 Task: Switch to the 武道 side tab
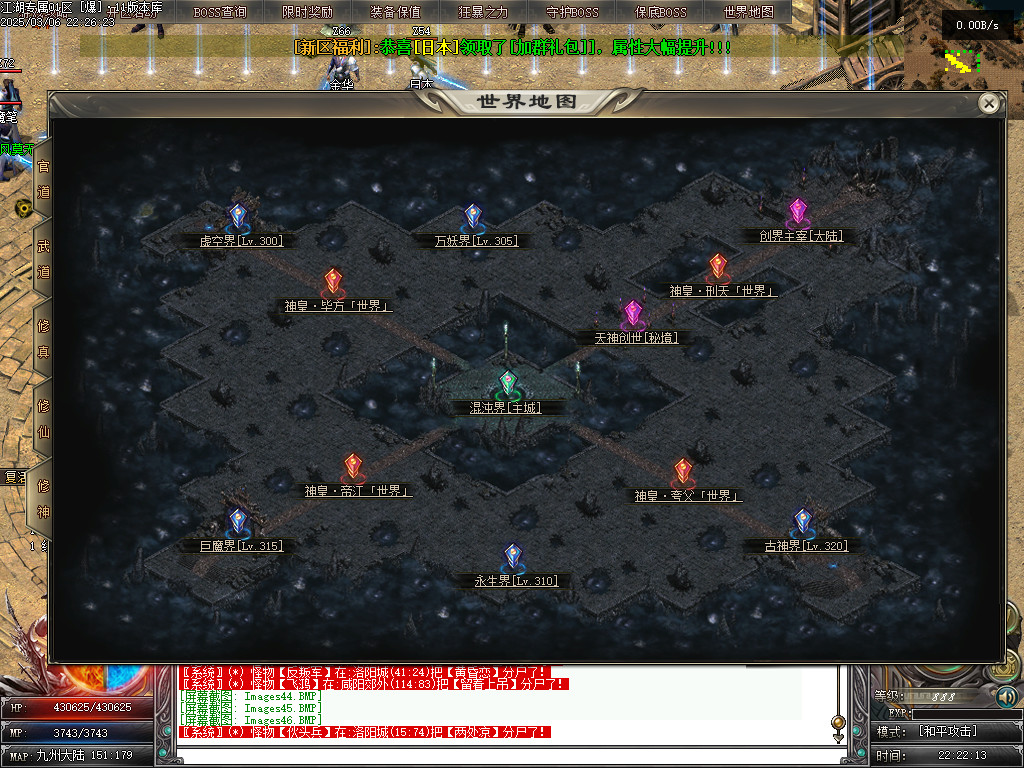[x=43, y=258]
